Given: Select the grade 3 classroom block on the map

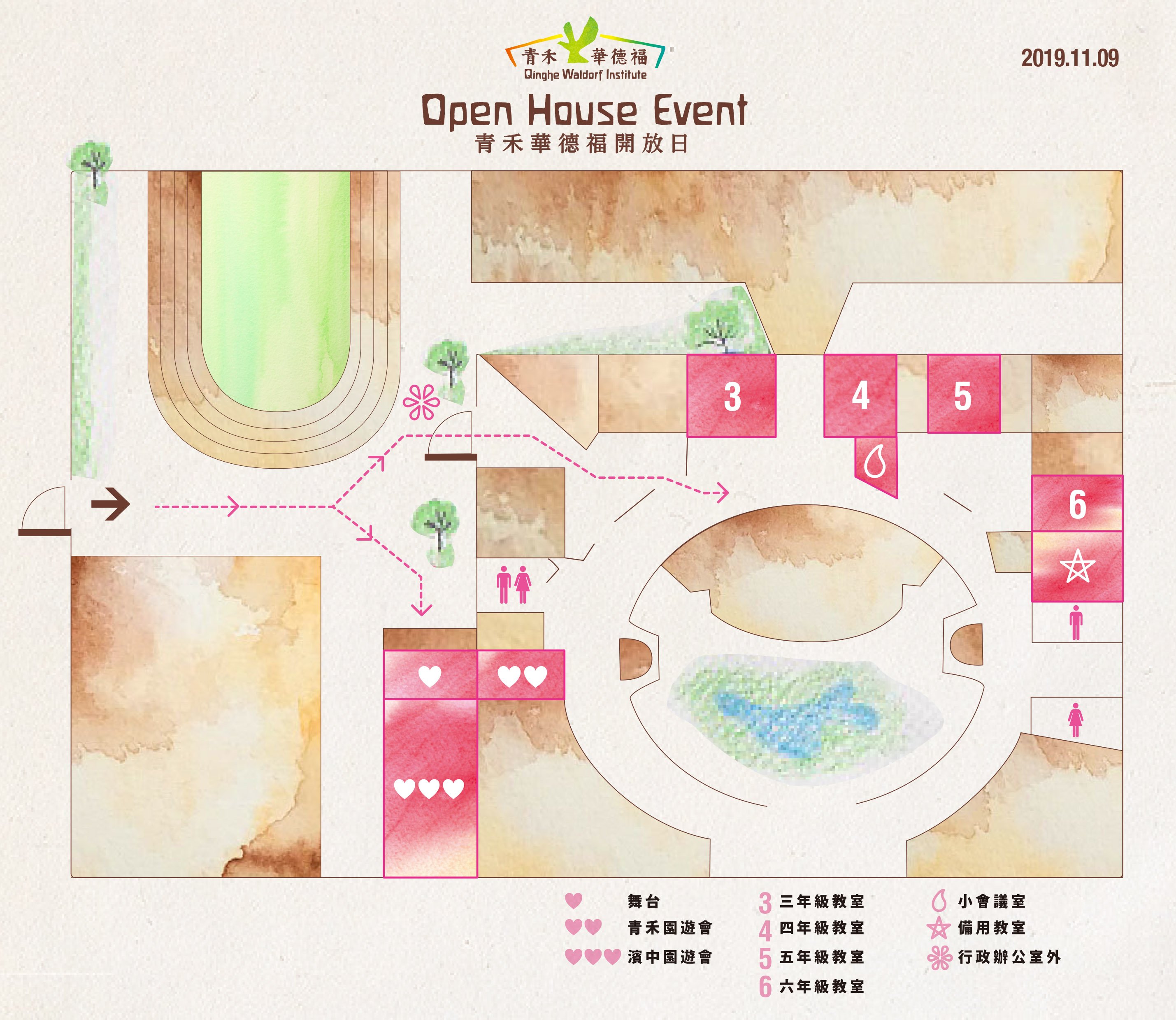Looking at the screenshot, I should pos(732,396).
